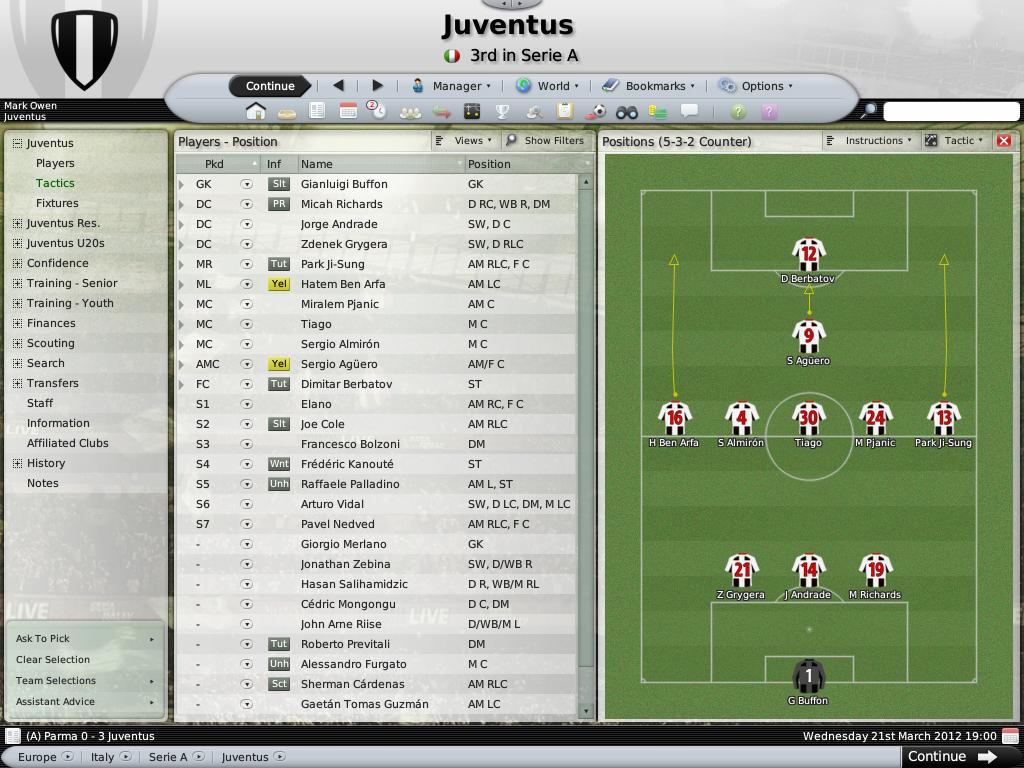Toggle Show Filters for player list
Viewport: 1024px width, 768px height.
[545, 141]
